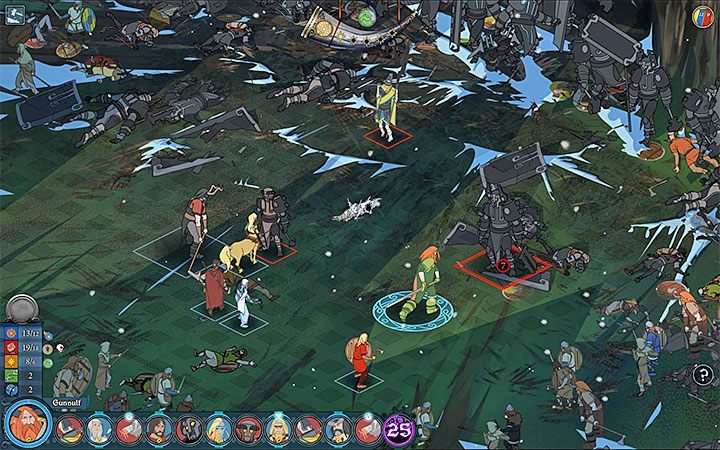The image size is (720, 450).
Task: Pick the blonde woman portrait in turn order
Action: 218,430
